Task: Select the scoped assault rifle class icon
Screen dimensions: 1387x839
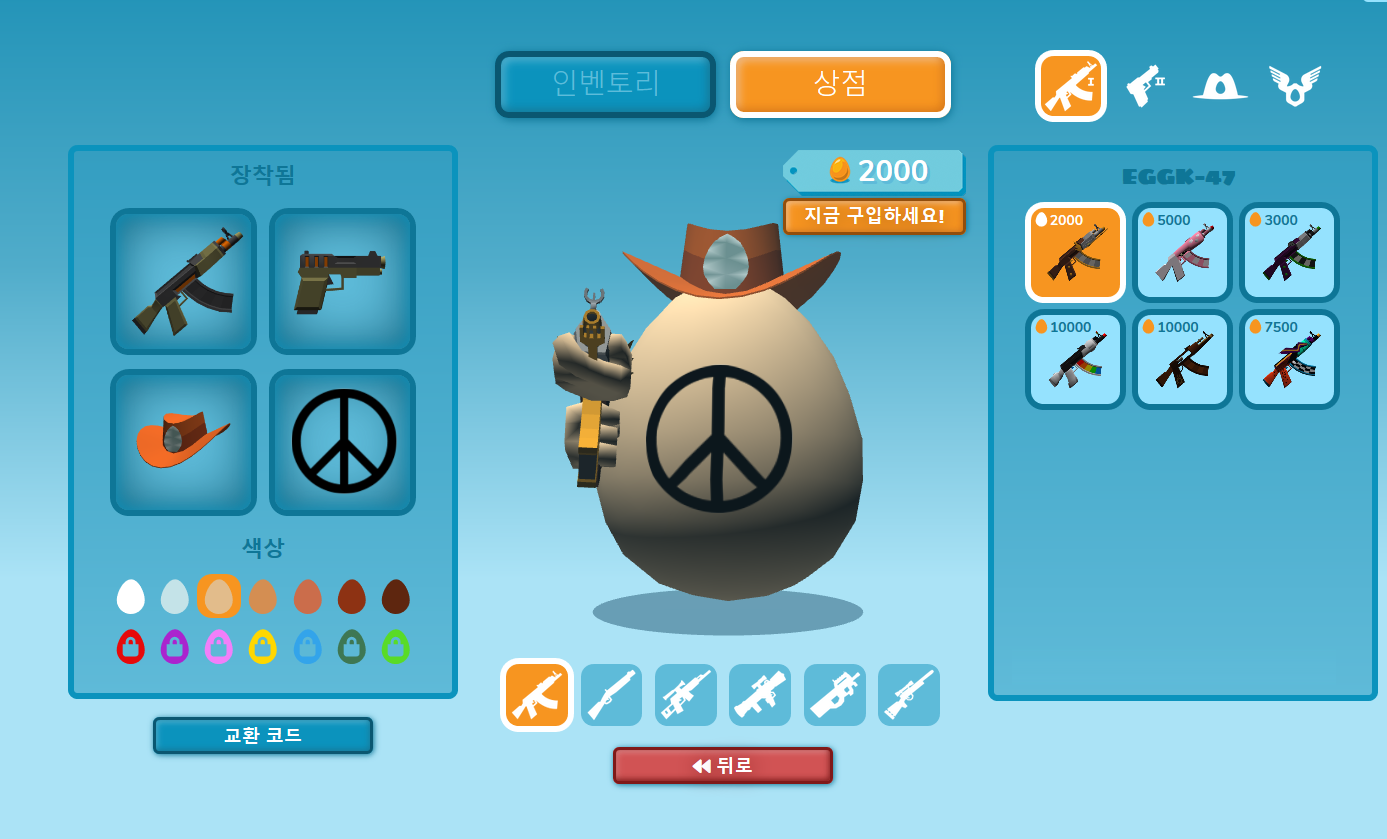Action: pos(685,694)
